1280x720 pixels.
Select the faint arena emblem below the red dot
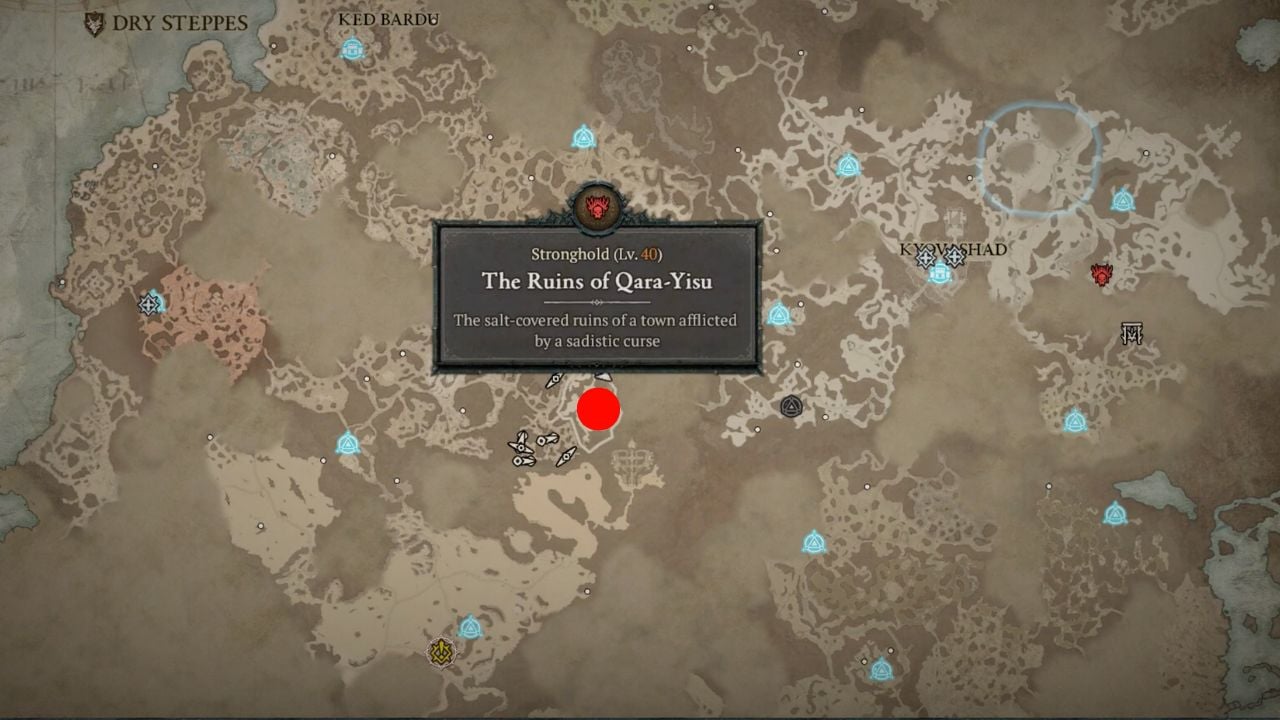click(630, 467)
